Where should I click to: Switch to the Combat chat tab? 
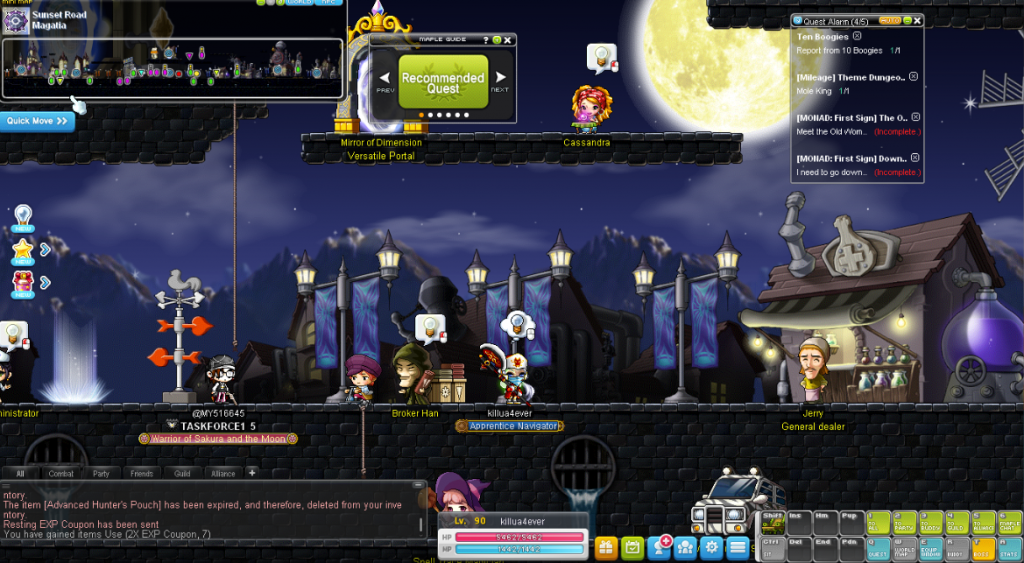point(61,473)
